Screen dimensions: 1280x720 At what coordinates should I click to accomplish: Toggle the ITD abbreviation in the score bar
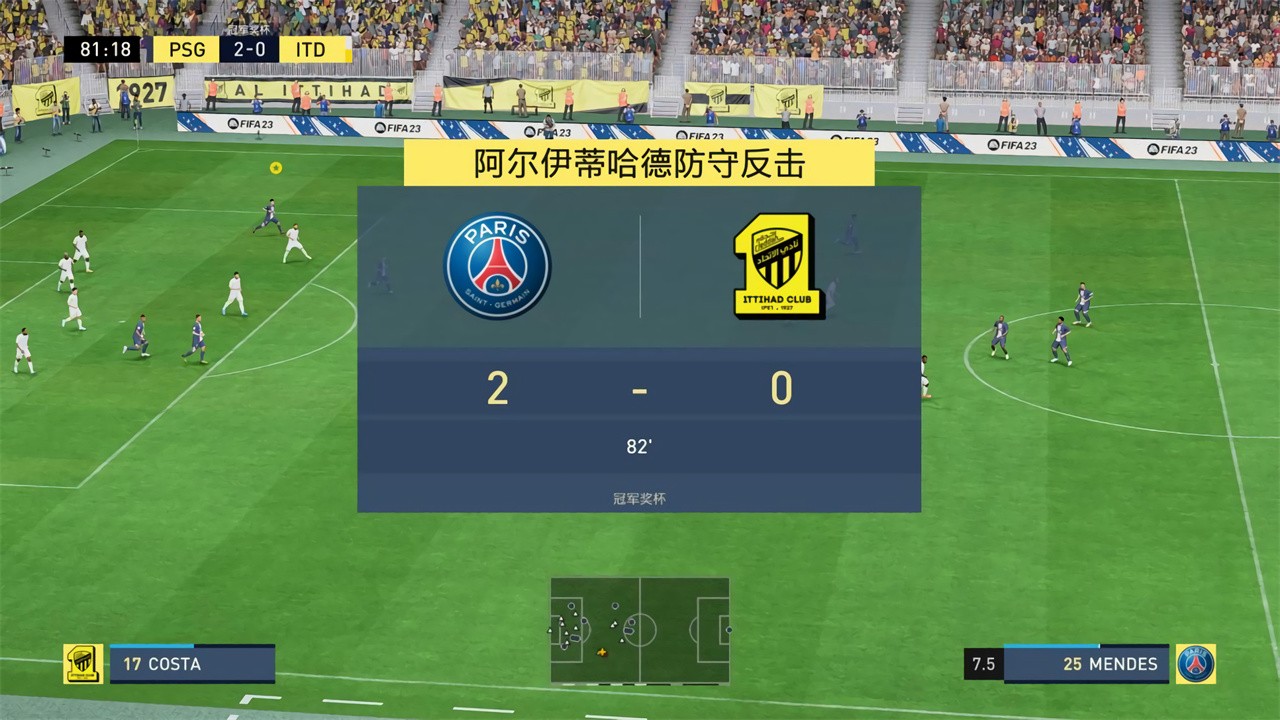click(310, 48)
